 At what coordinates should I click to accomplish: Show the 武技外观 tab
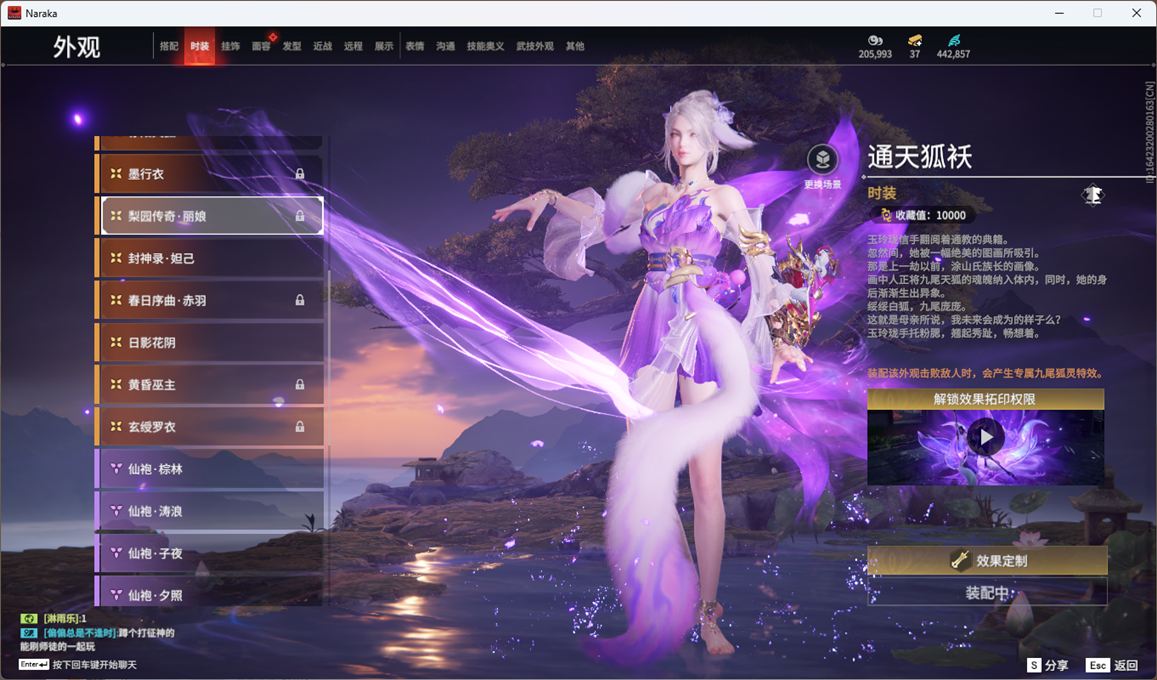[535, 46]
